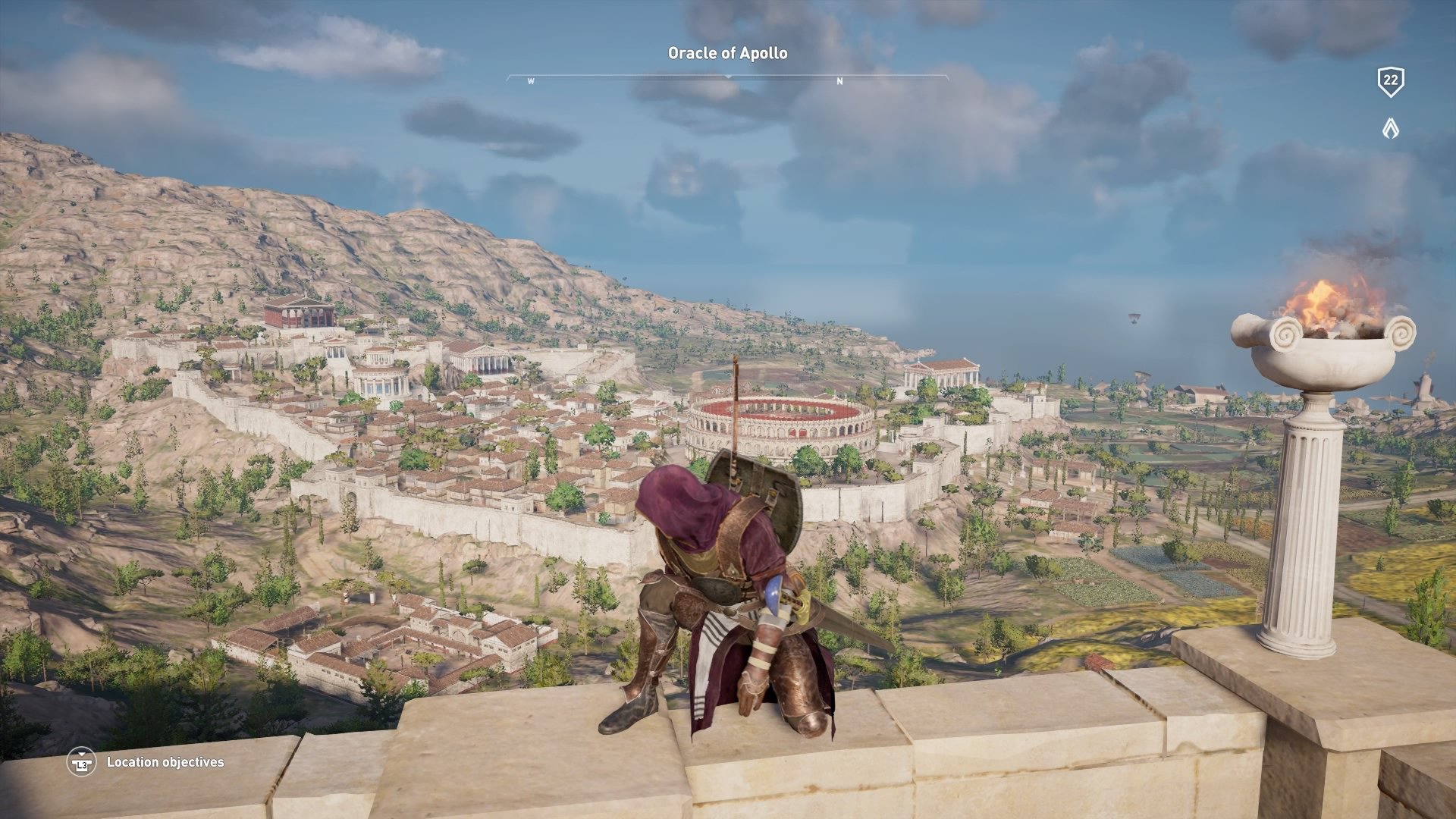Click the N marker on the compass
The height and width of the screenshot is (819, 1456).
click(x=839, y=80)
